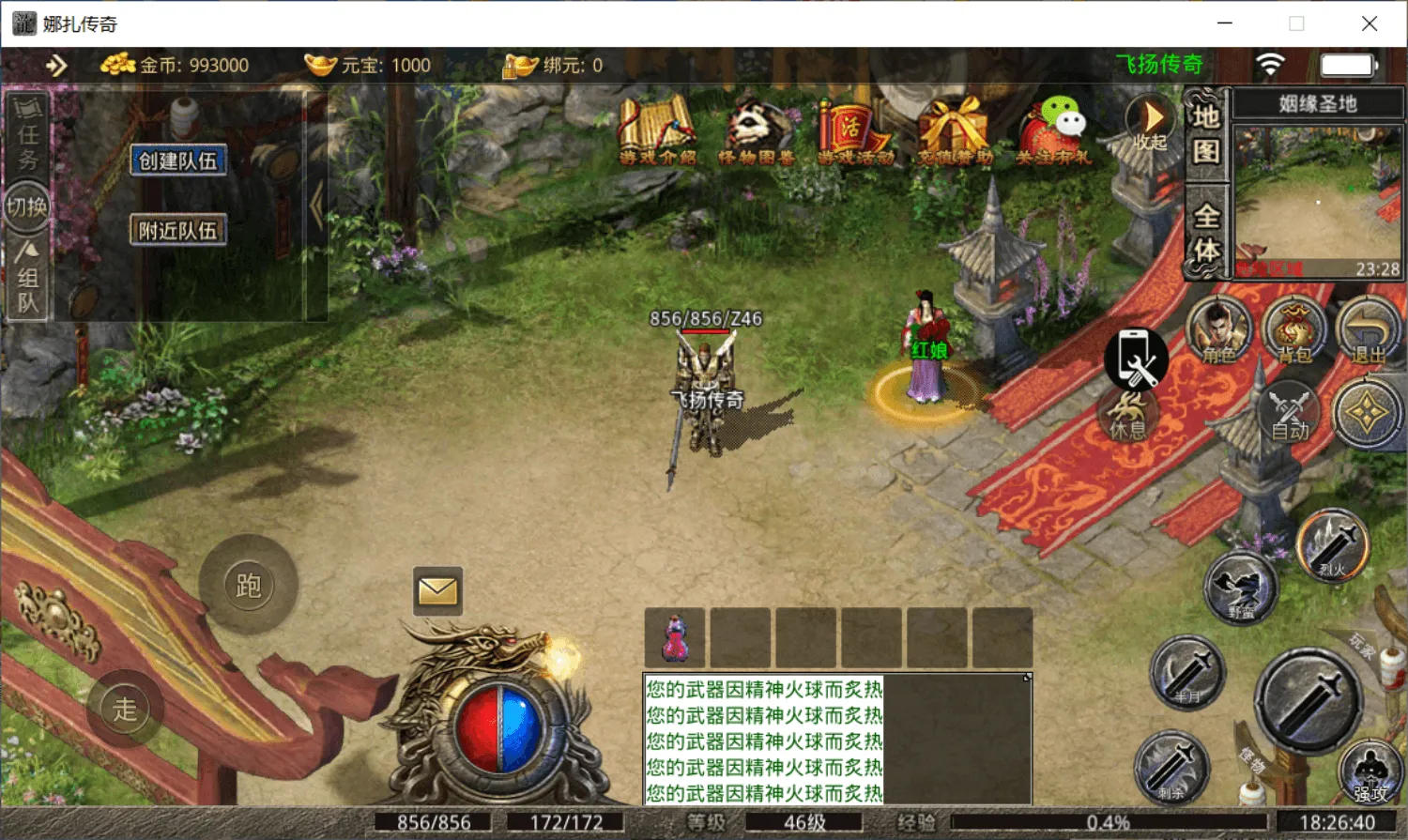
Task: Open the 怪物图鉴 monster guide
Action: (x=756, y=131)
